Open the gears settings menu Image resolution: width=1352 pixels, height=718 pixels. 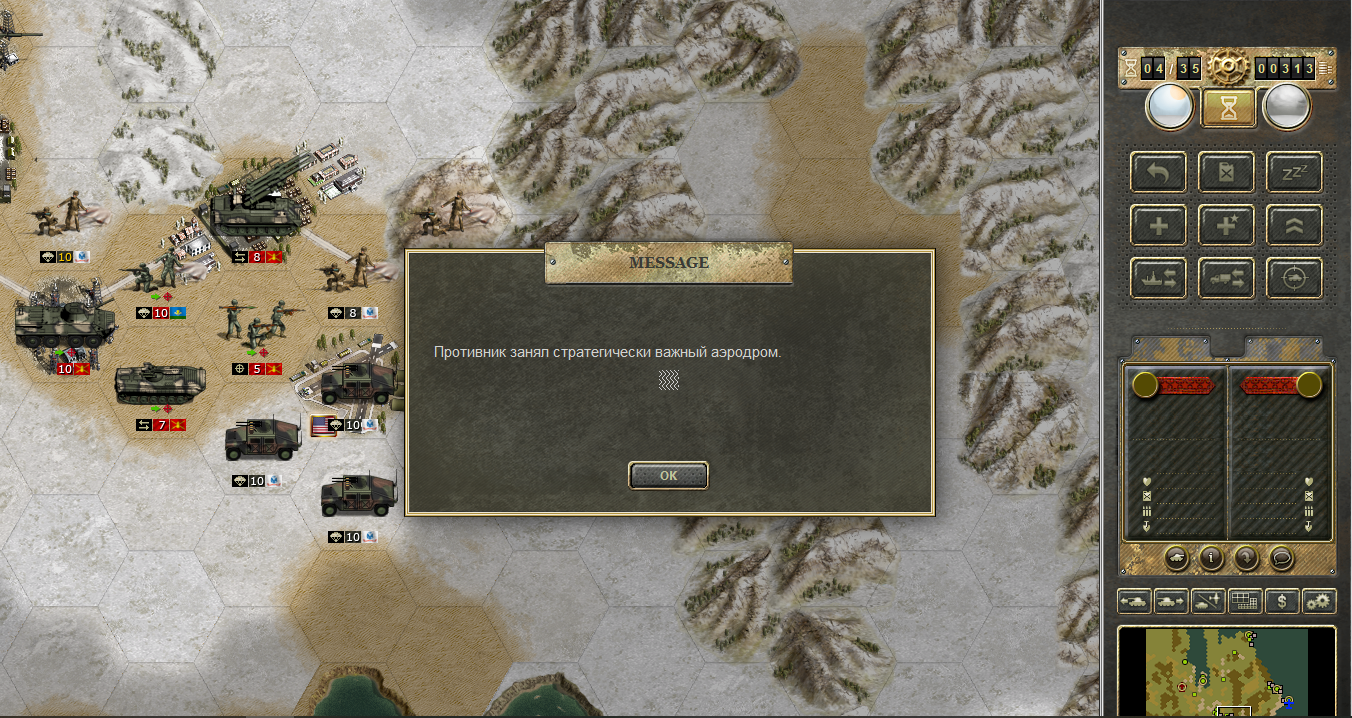tap(1319, 601)
